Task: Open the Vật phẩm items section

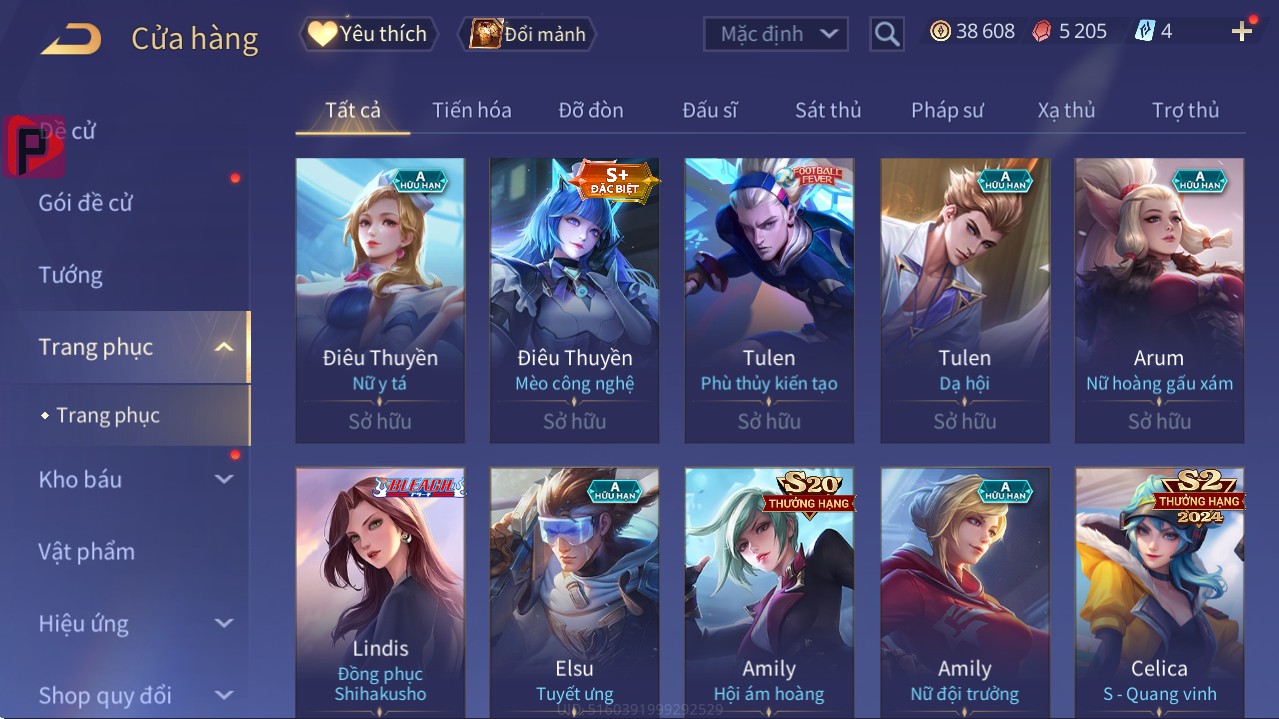Action: (87, 551)
